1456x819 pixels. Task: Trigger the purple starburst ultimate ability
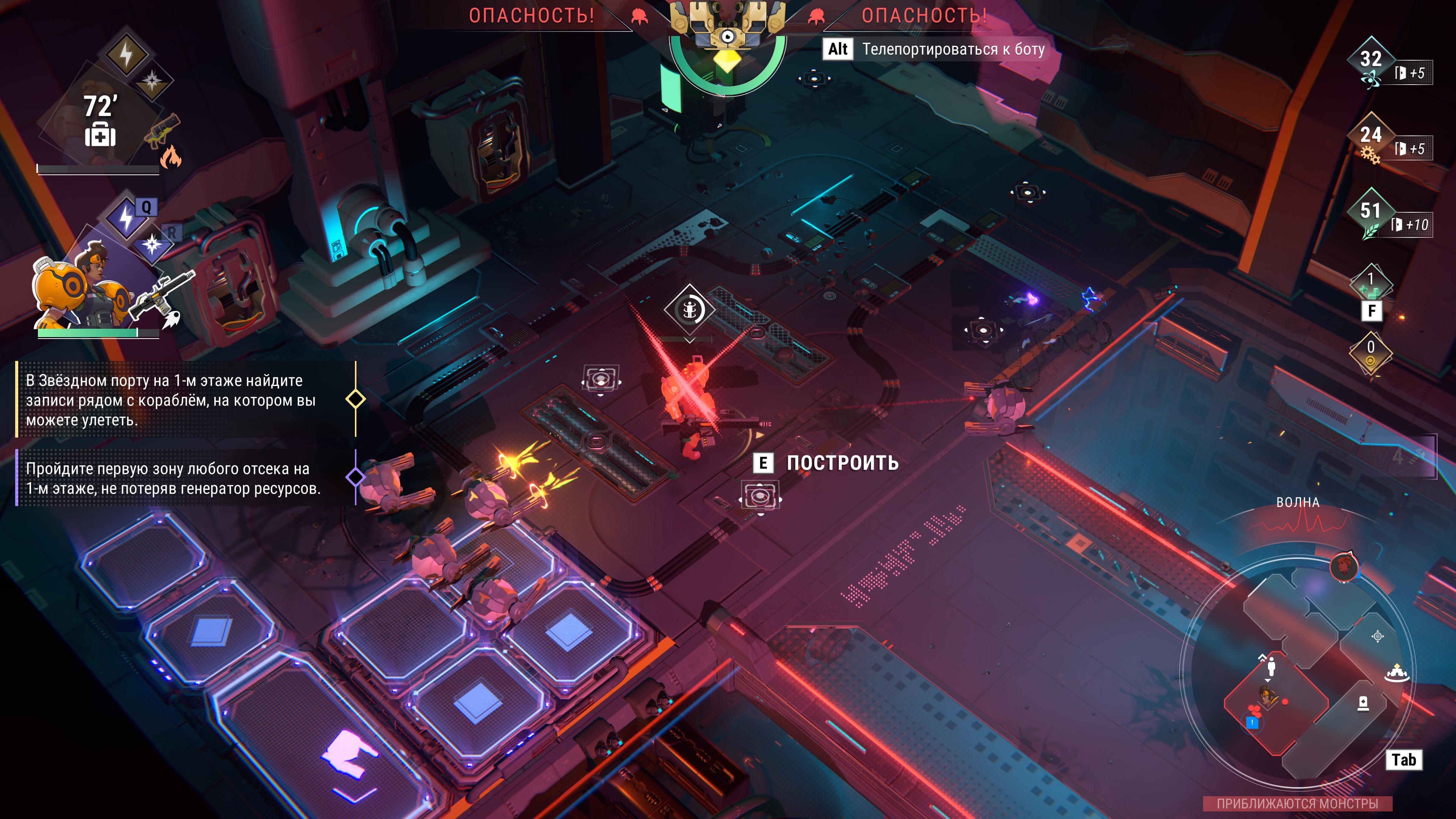(152, 245)
